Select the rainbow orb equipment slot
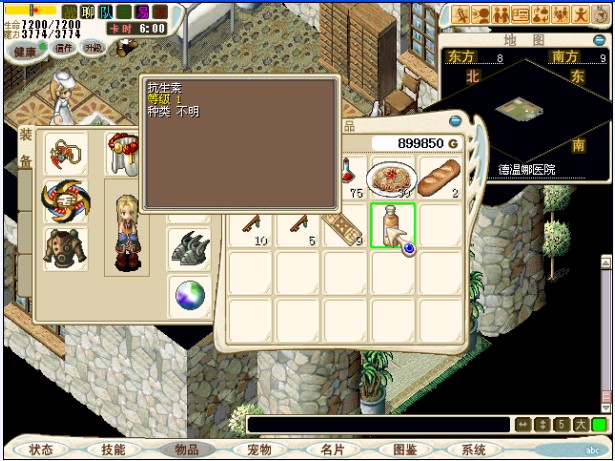This screenshot has width=615, height=461. 190,296
